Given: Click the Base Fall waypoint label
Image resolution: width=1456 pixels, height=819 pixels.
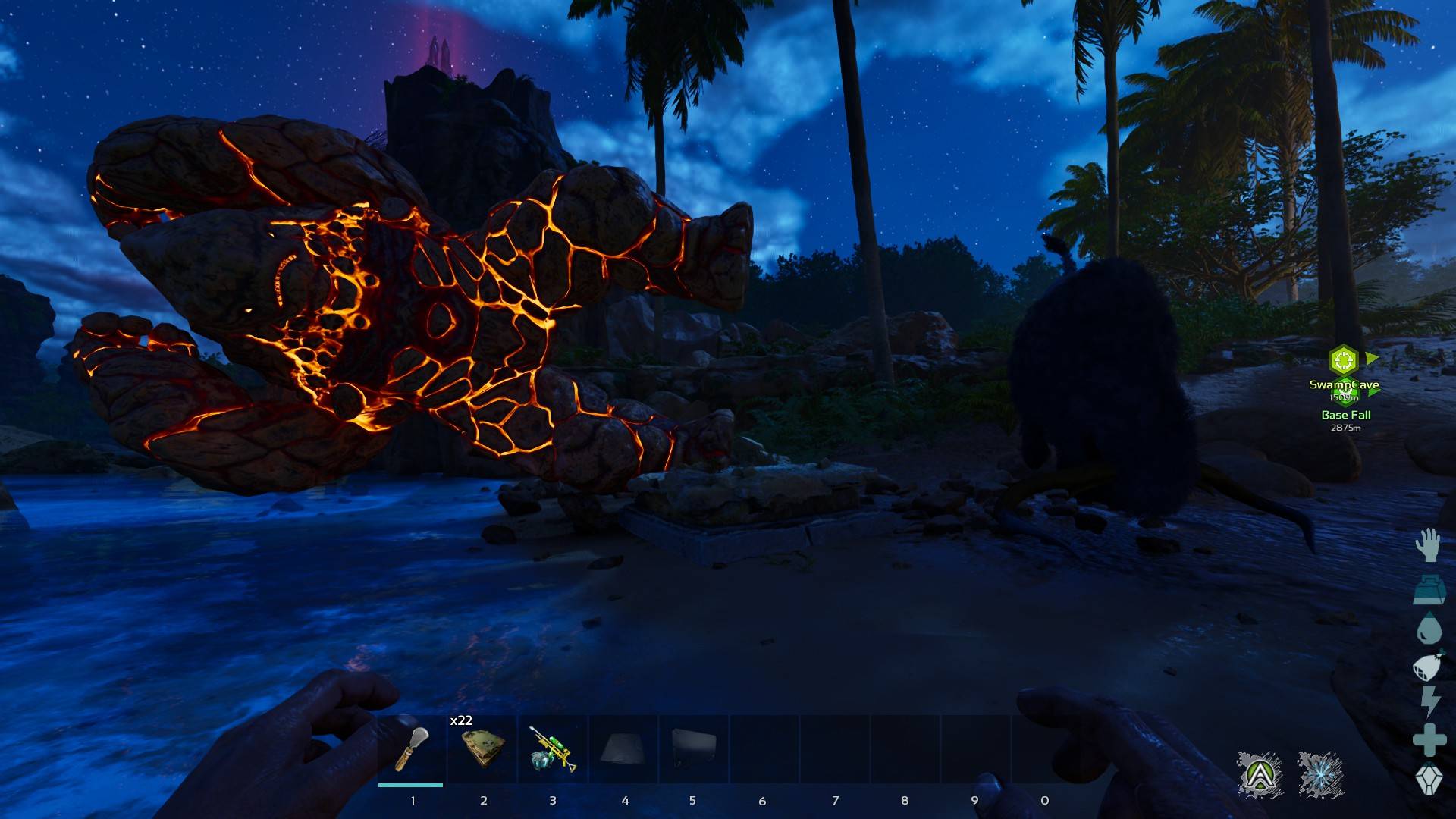Looking at the screenshot, I should pyautogui.click(x=1345, y=415).
